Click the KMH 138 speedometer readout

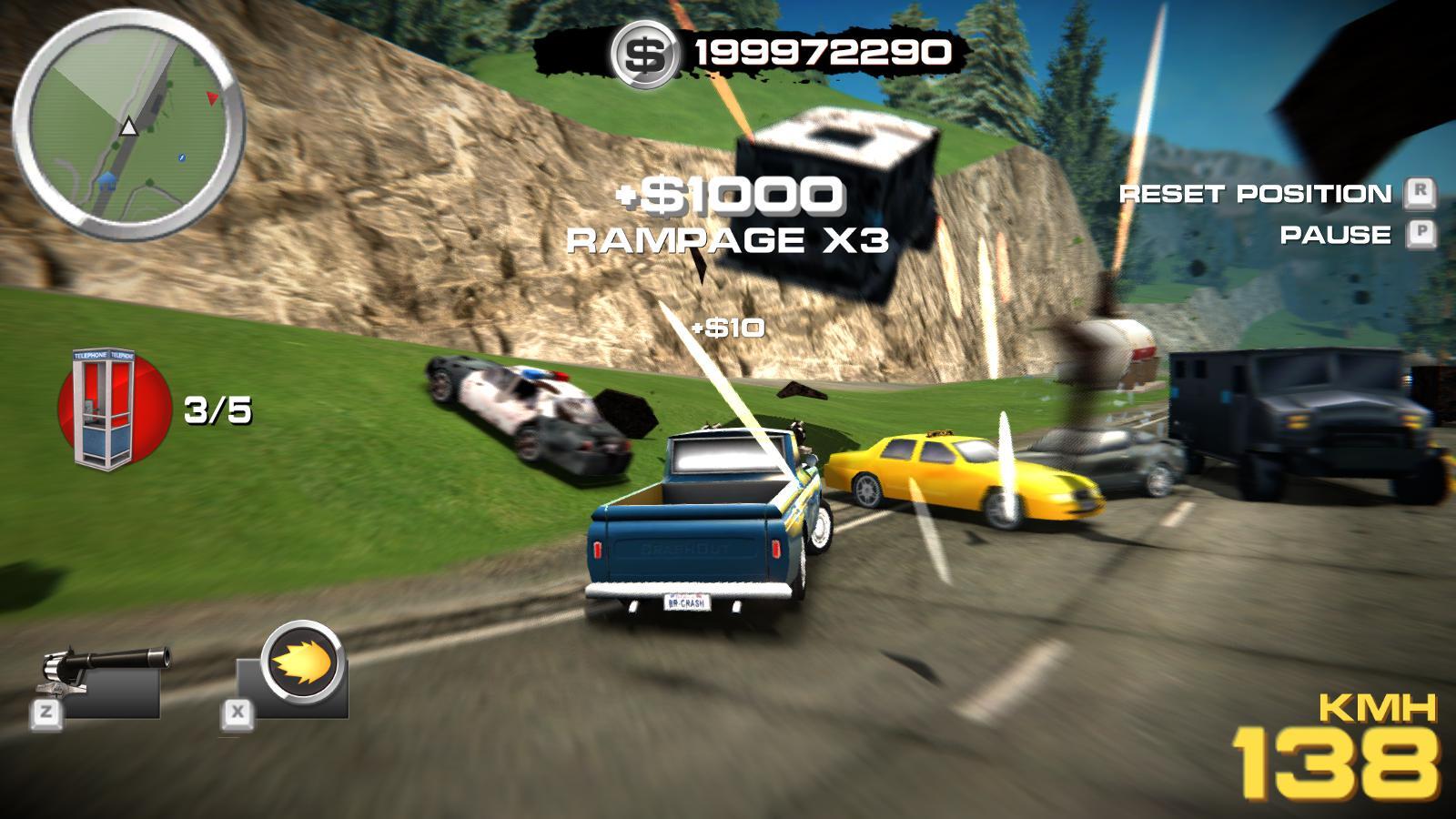tap(1339, 749)
